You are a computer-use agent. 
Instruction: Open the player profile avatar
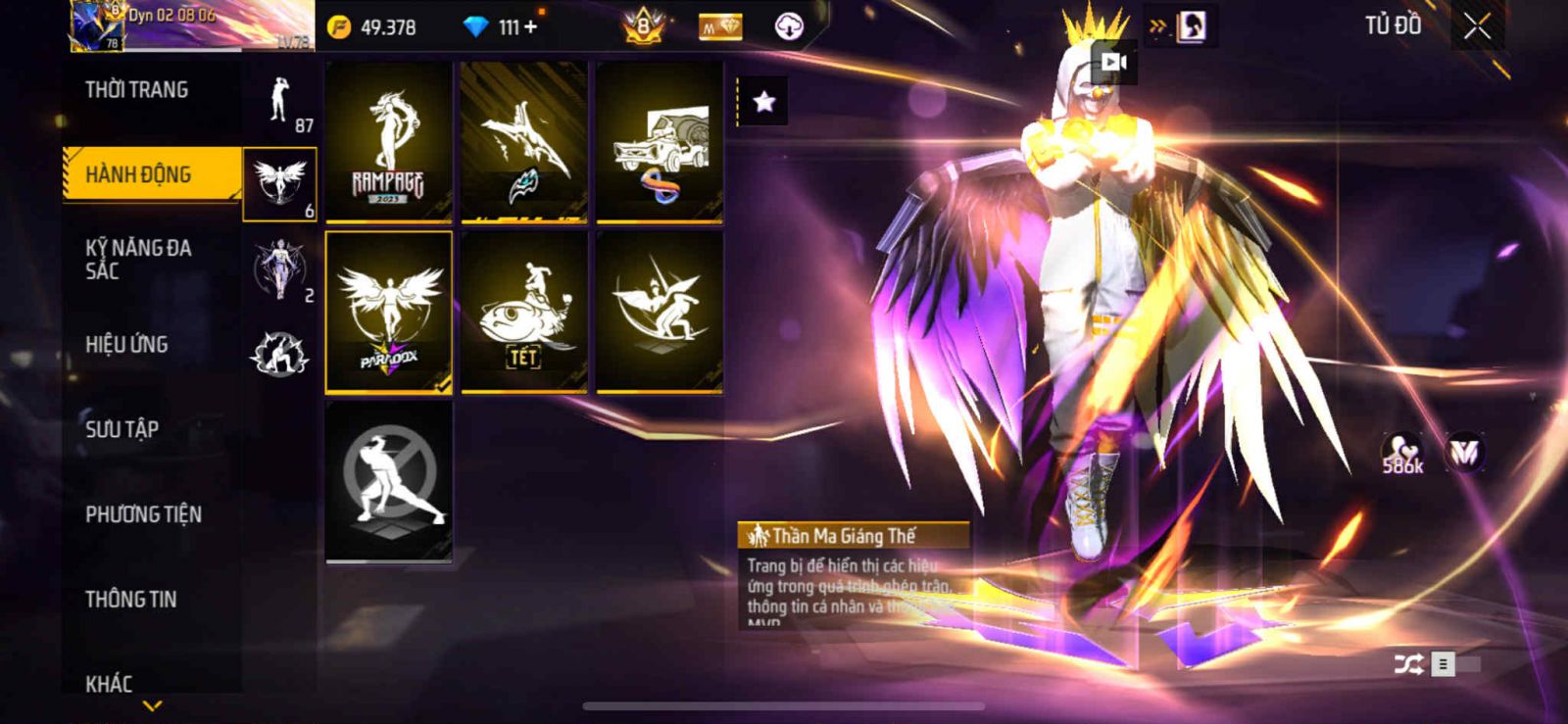point(96,26)
